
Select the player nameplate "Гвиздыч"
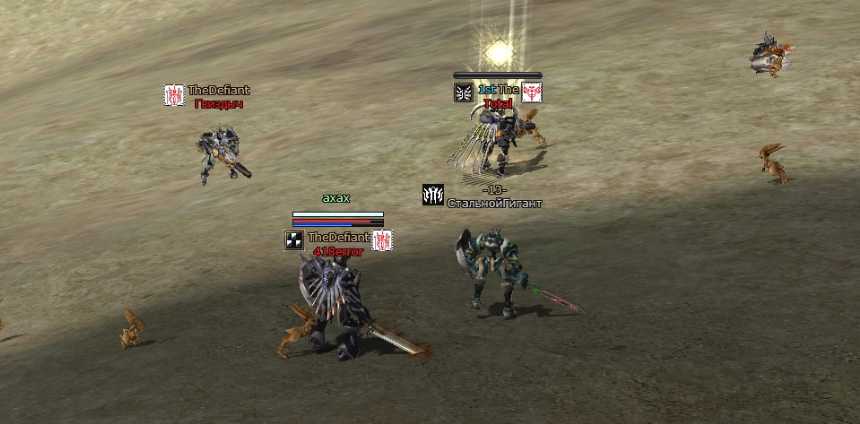coord(218,103)
